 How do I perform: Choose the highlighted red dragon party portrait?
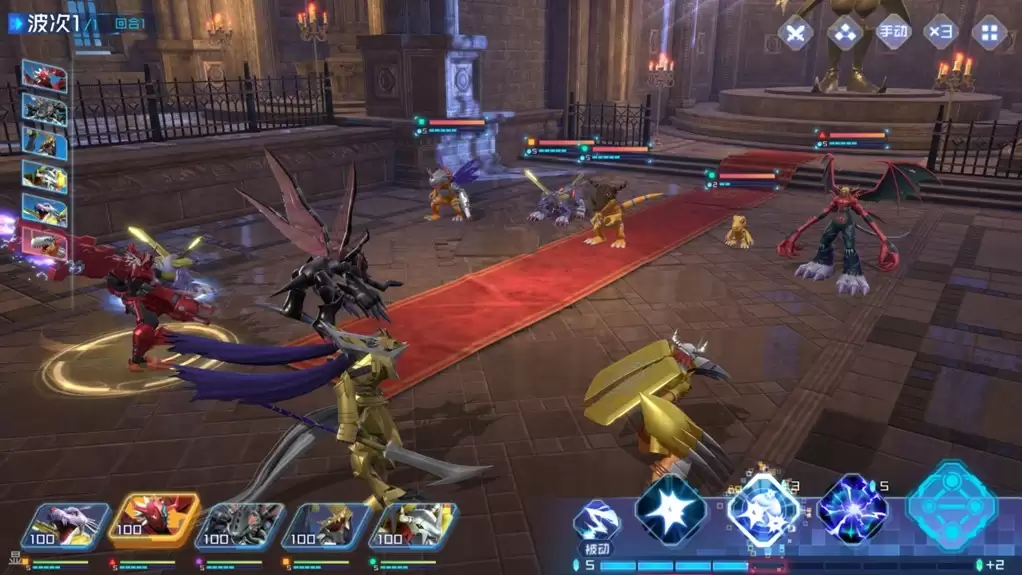click(153, 522)
